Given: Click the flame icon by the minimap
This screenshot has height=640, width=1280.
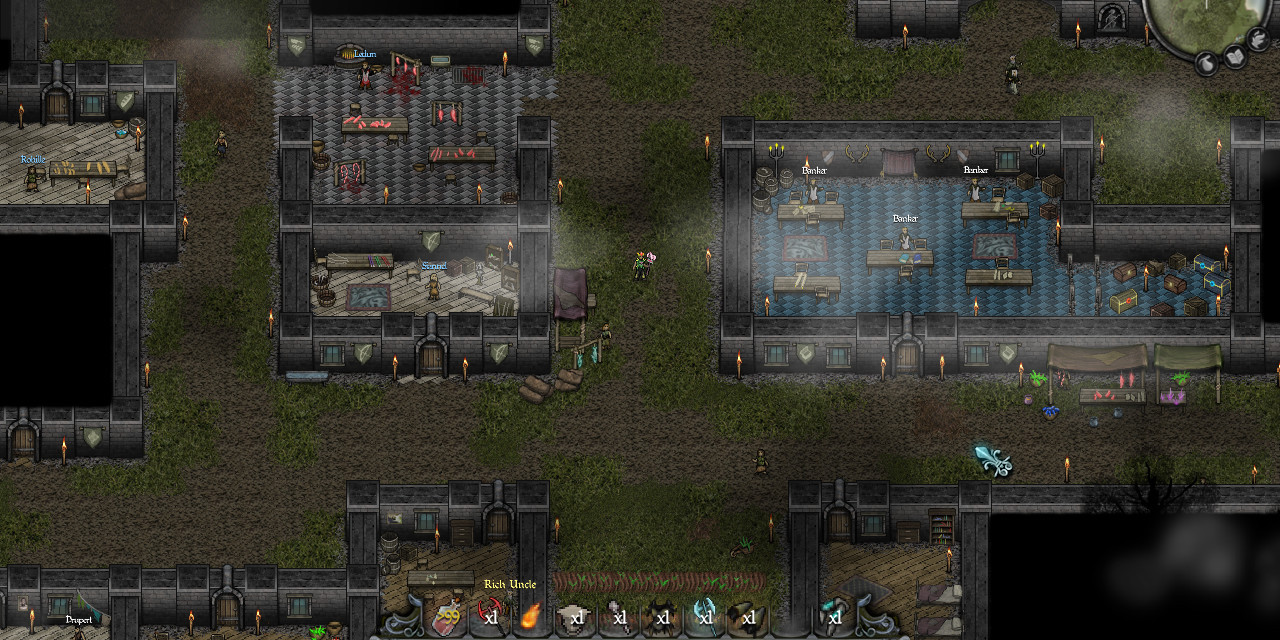Looking at the screenshot, I should click(1258, 38).
